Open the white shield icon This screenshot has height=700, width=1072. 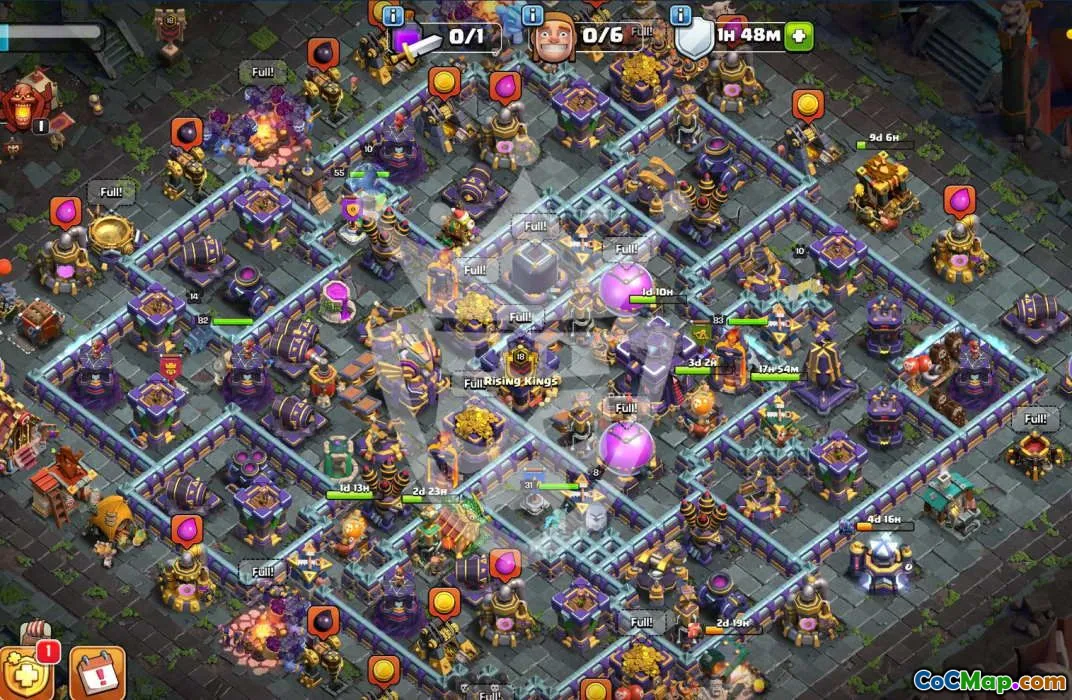coord(694,39)
